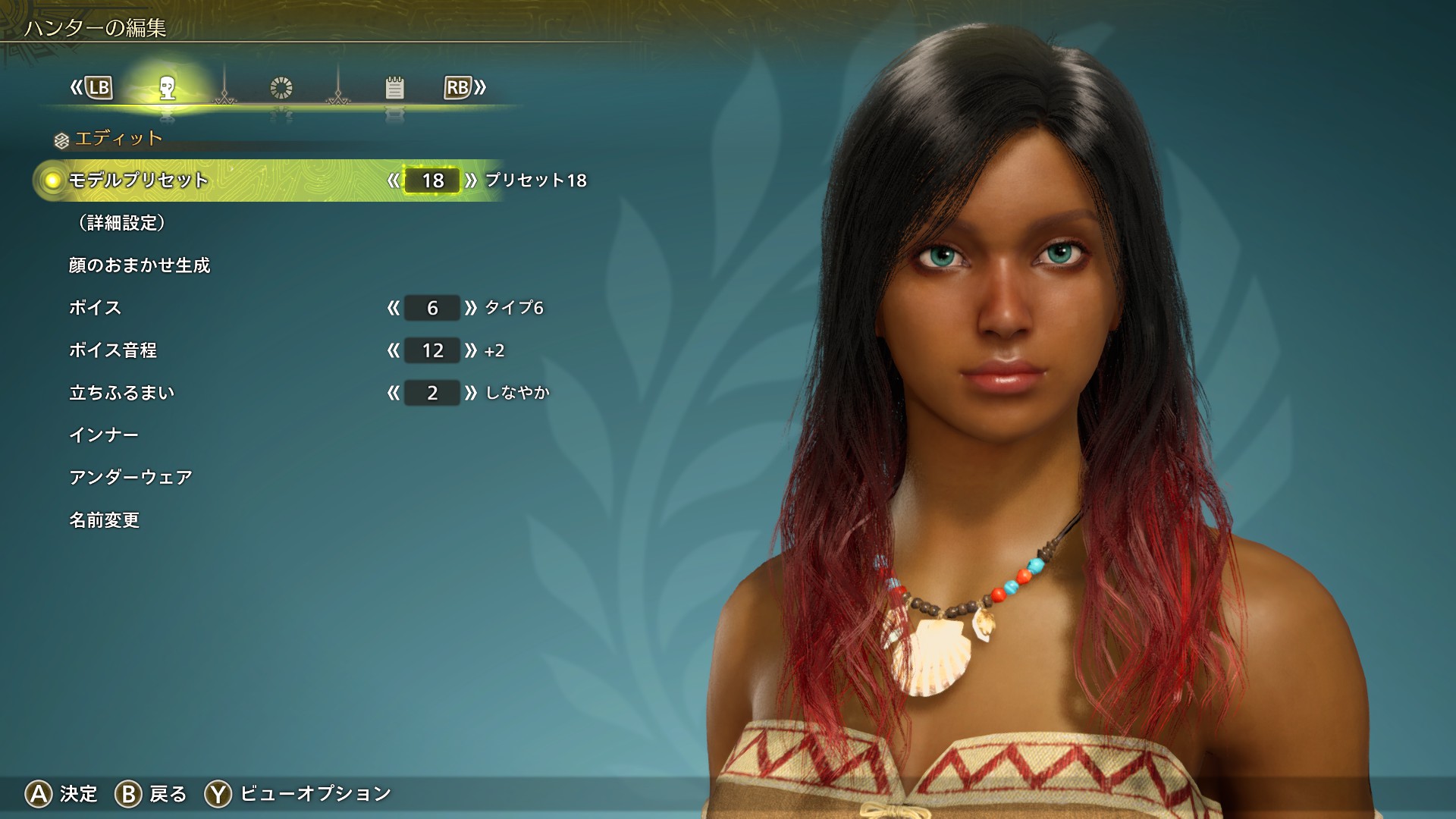Viewport: 1456px width, 819px height.
Task: Switch to the notepad icon tab
Action: pyautogui.click(x=394, y=88)
